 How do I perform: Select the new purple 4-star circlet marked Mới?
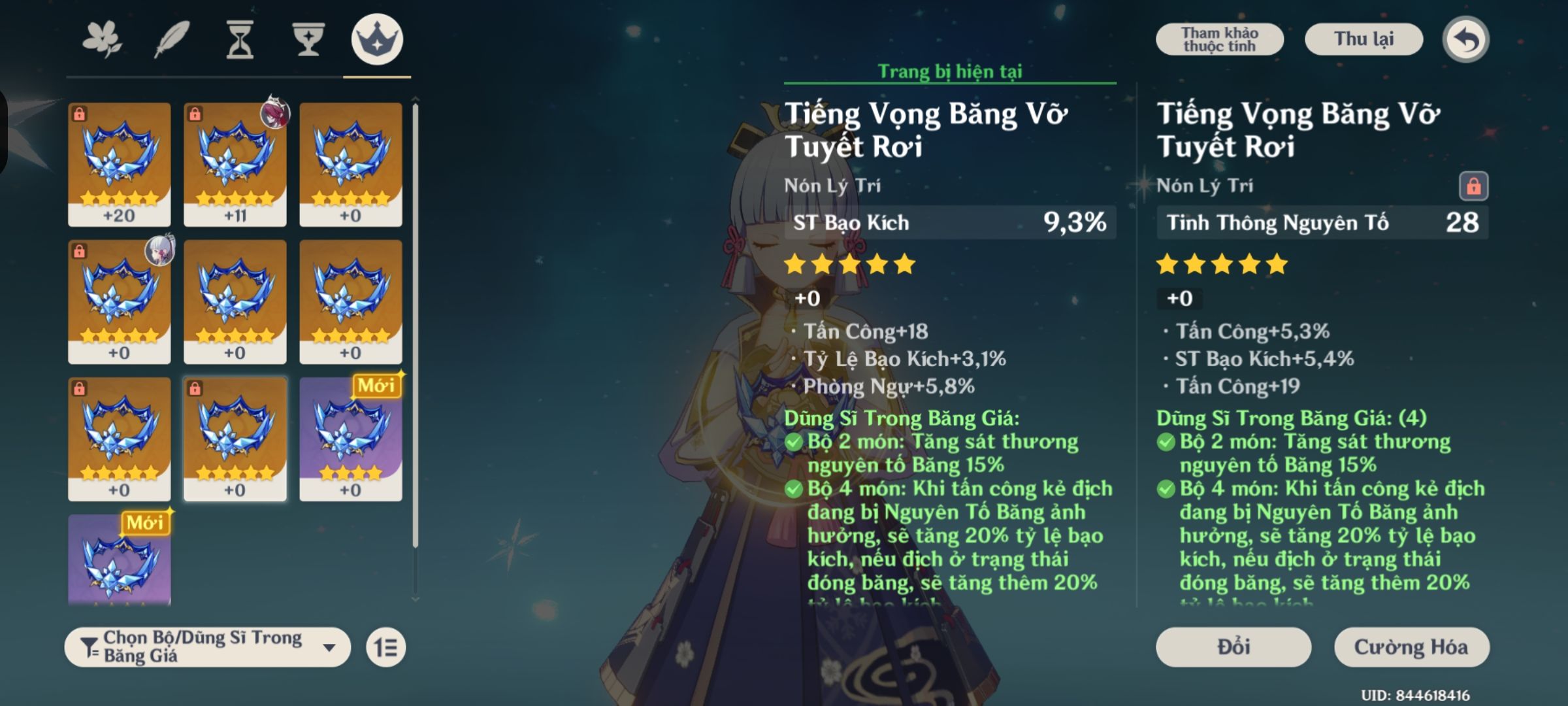point(353,438)
